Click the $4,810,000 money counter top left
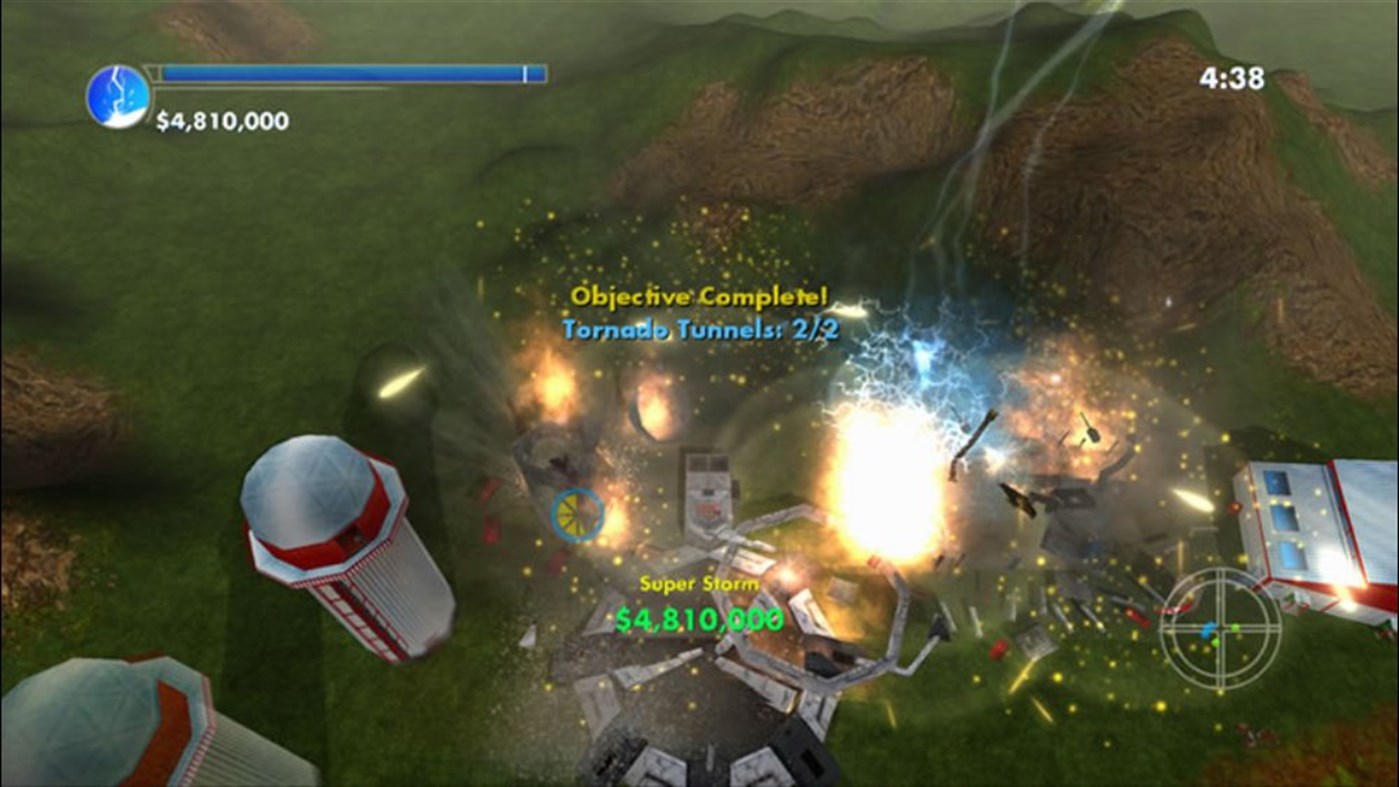The height and width of the screenshot is (787, 1399). pyautogui.click(x=220, y=122)
